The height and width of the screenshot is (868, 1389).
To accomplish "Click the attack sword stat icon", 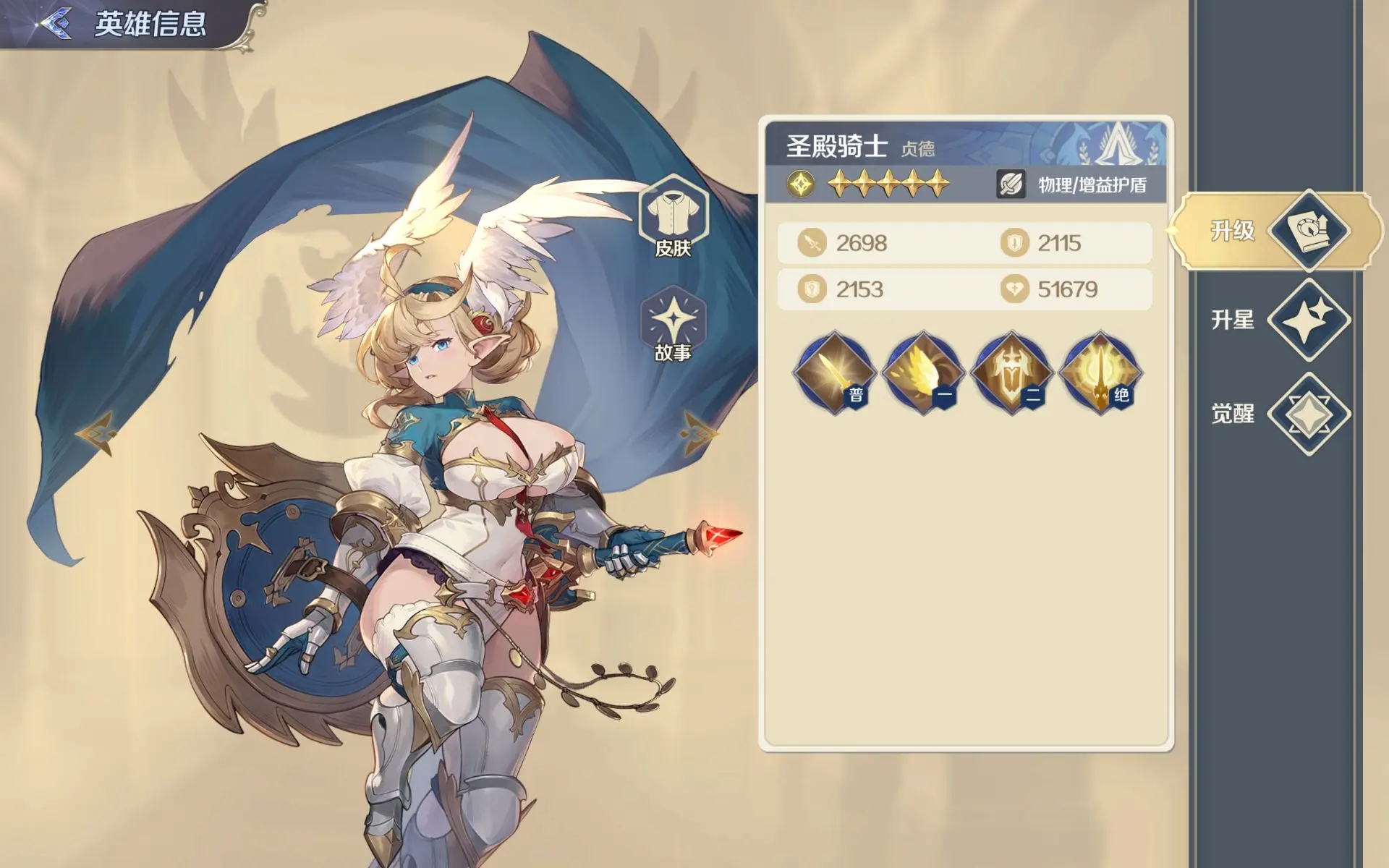I will tap(813, 243).
